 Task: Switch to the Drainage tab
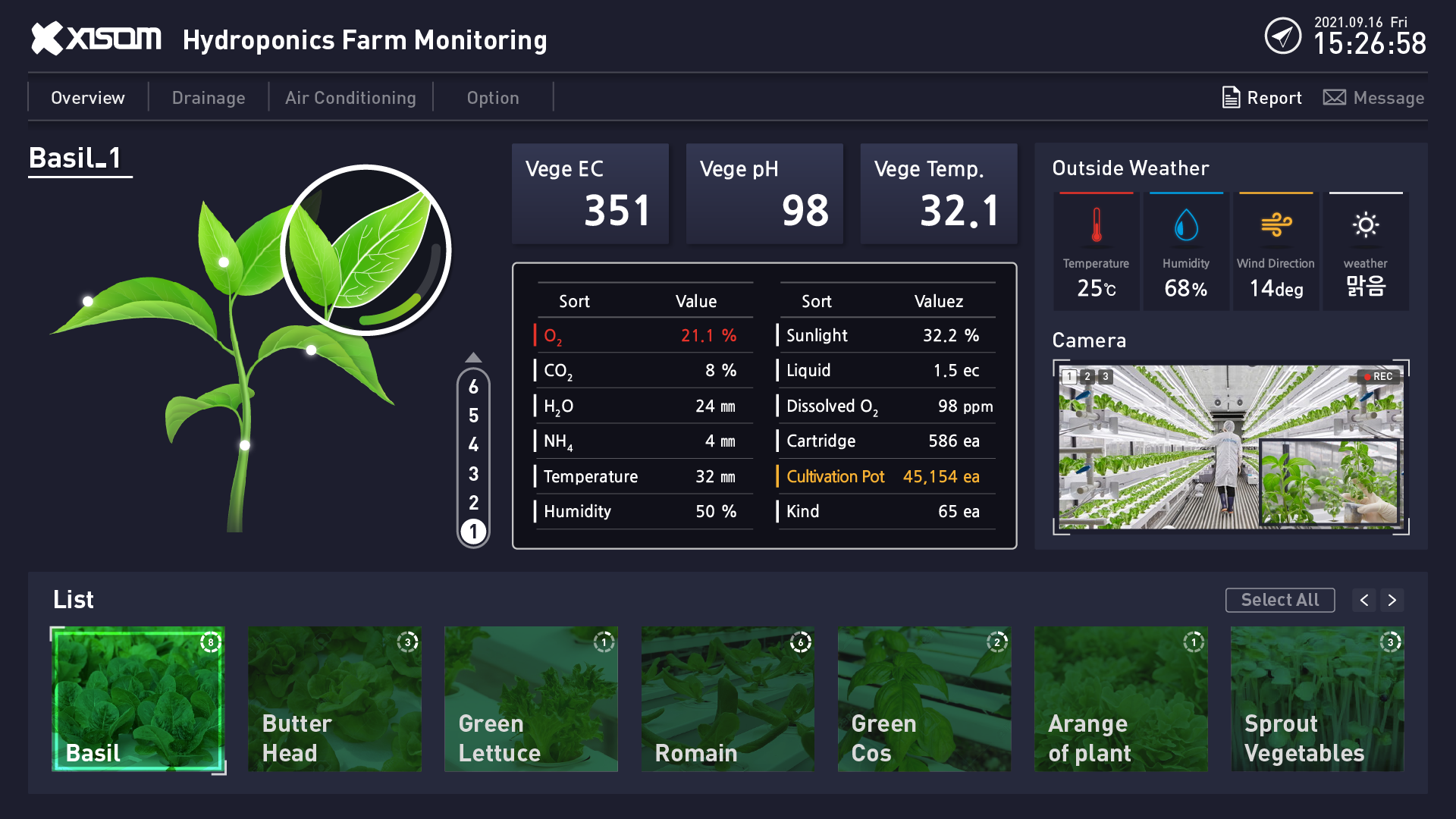pos(209,97)
